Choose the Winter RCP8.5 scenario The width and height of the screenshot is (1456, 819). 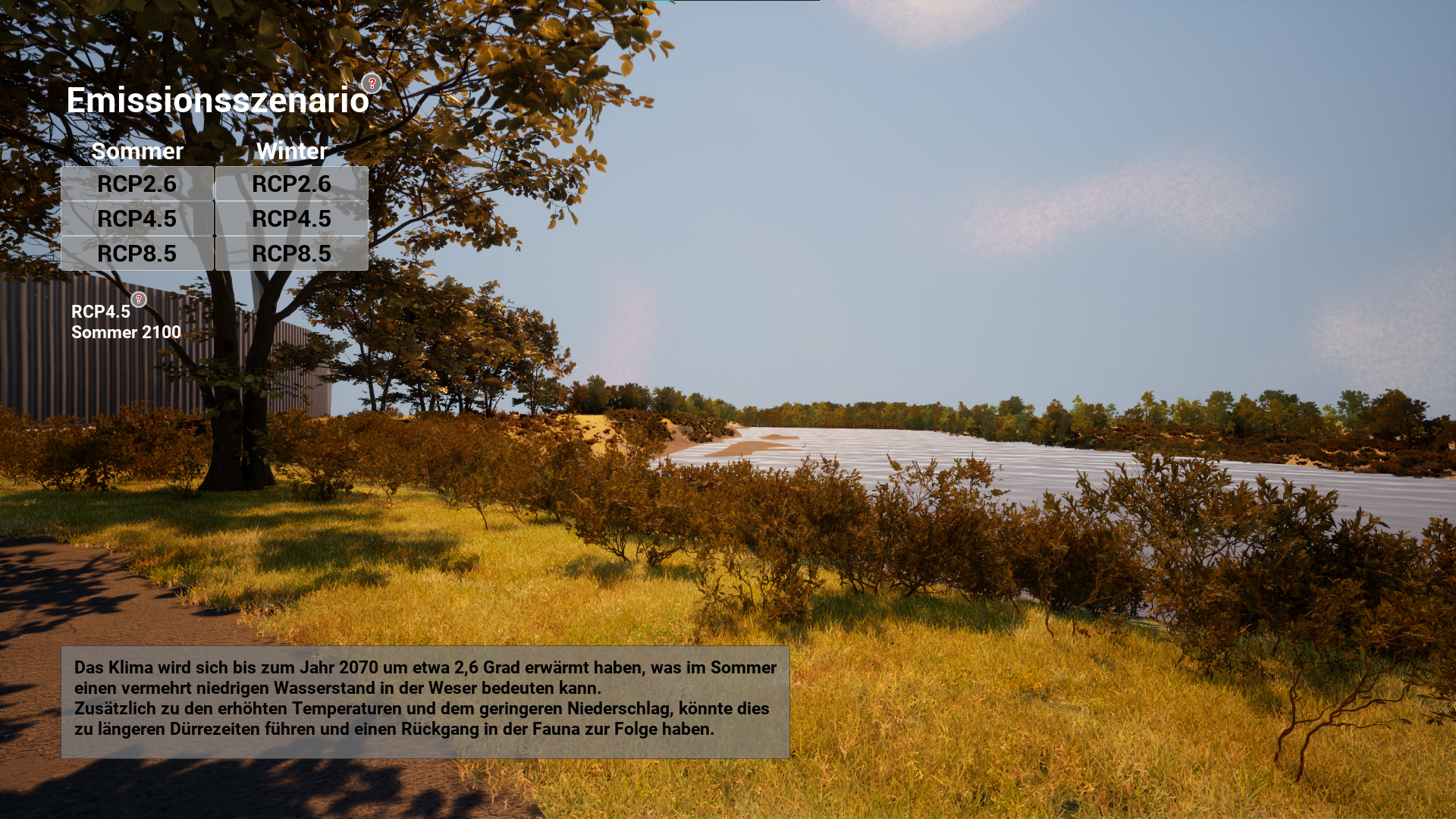coord(292,253)
